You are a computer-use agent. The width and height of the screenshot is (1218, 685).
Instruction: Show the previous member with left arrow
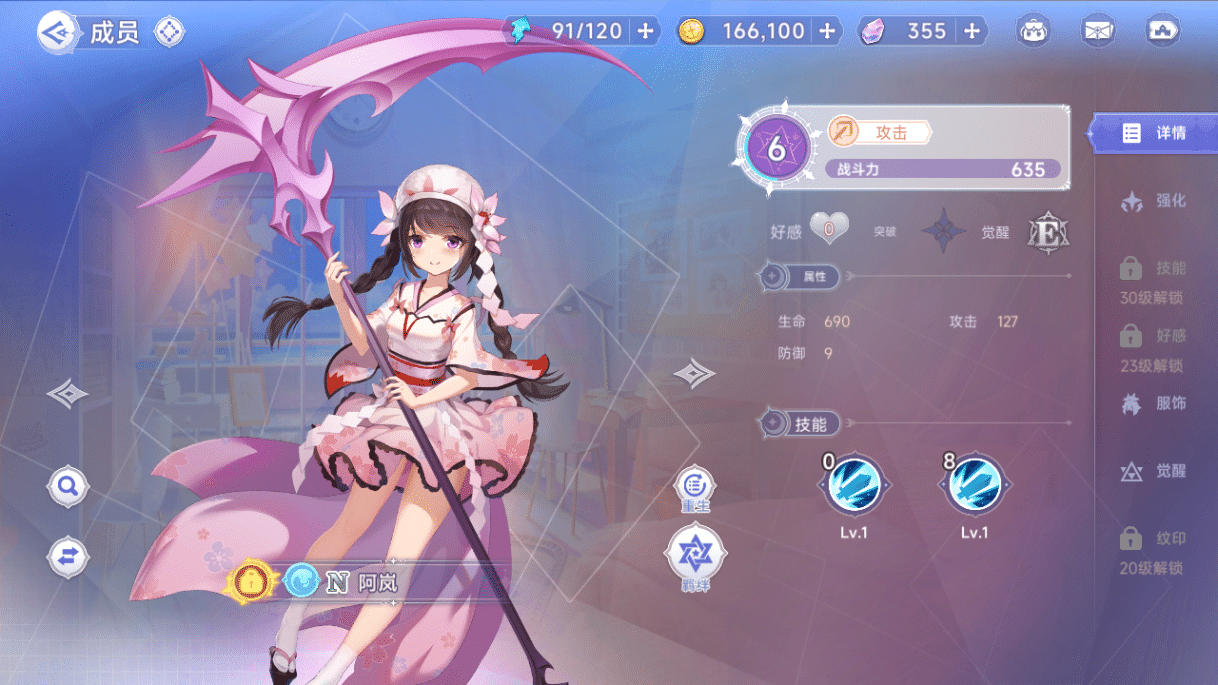[67, 393]
